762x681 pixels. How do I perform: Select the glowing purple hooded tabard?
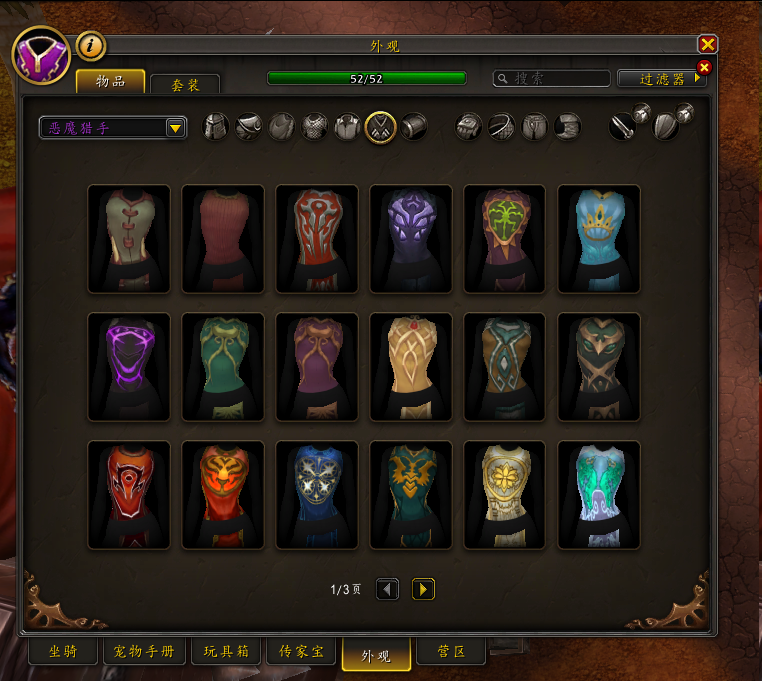(129, 366)
